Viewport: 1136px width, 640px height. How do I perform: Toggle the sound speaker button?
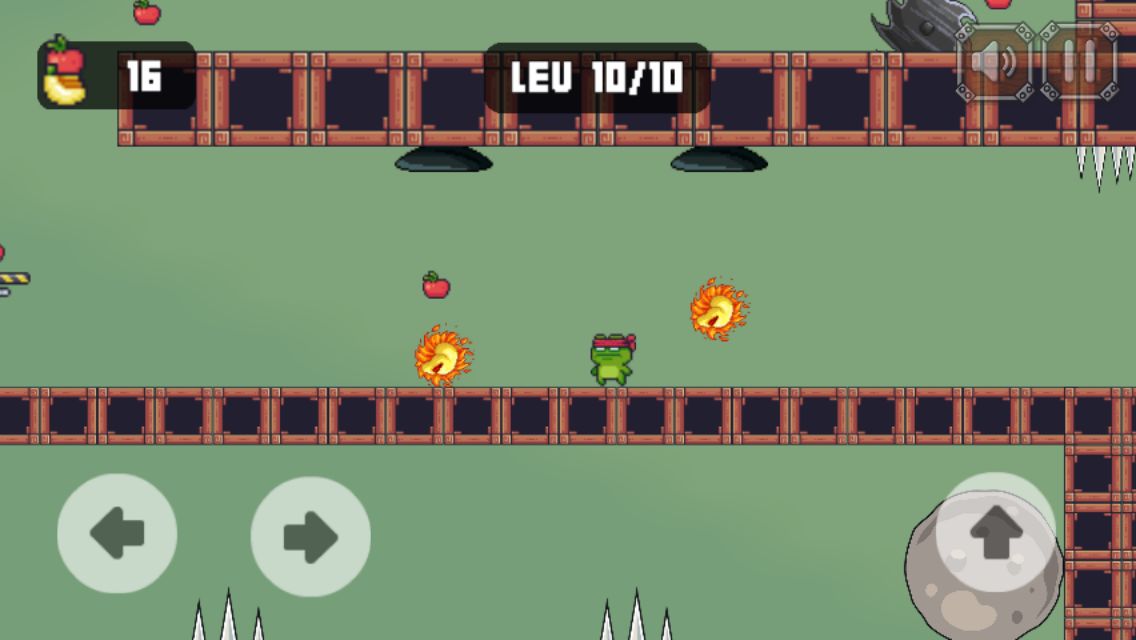tap(993, 63)
